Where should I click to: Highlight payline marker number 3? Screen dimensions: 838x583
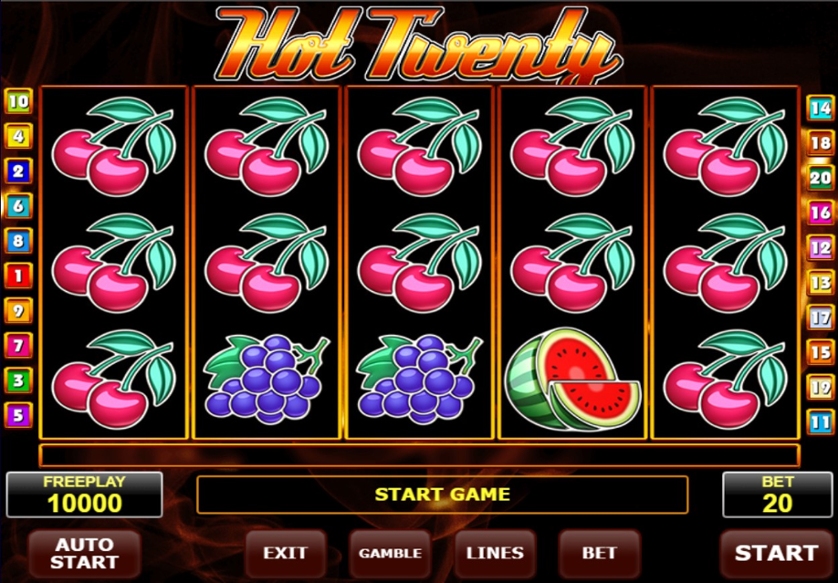pyautogui.click(x=18, y=380)
